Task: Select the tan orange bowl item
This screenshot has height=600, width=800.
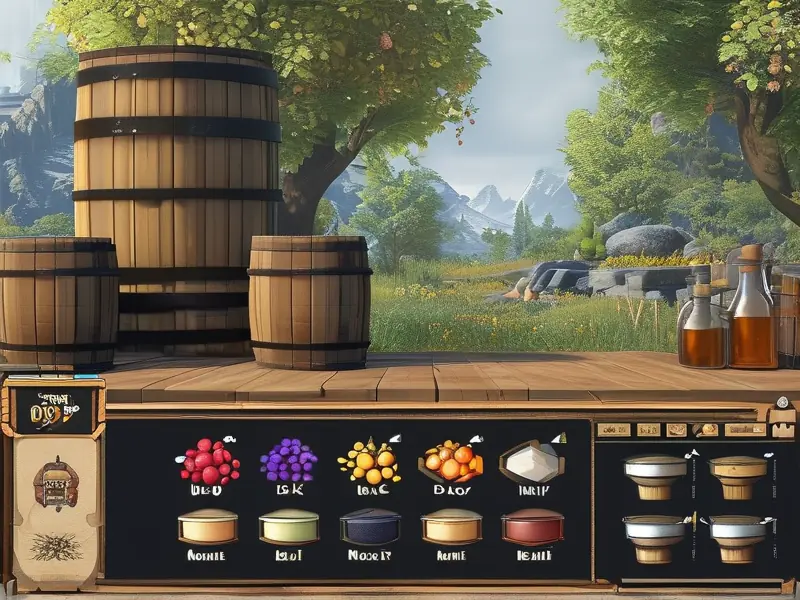Action: [451, 526]
